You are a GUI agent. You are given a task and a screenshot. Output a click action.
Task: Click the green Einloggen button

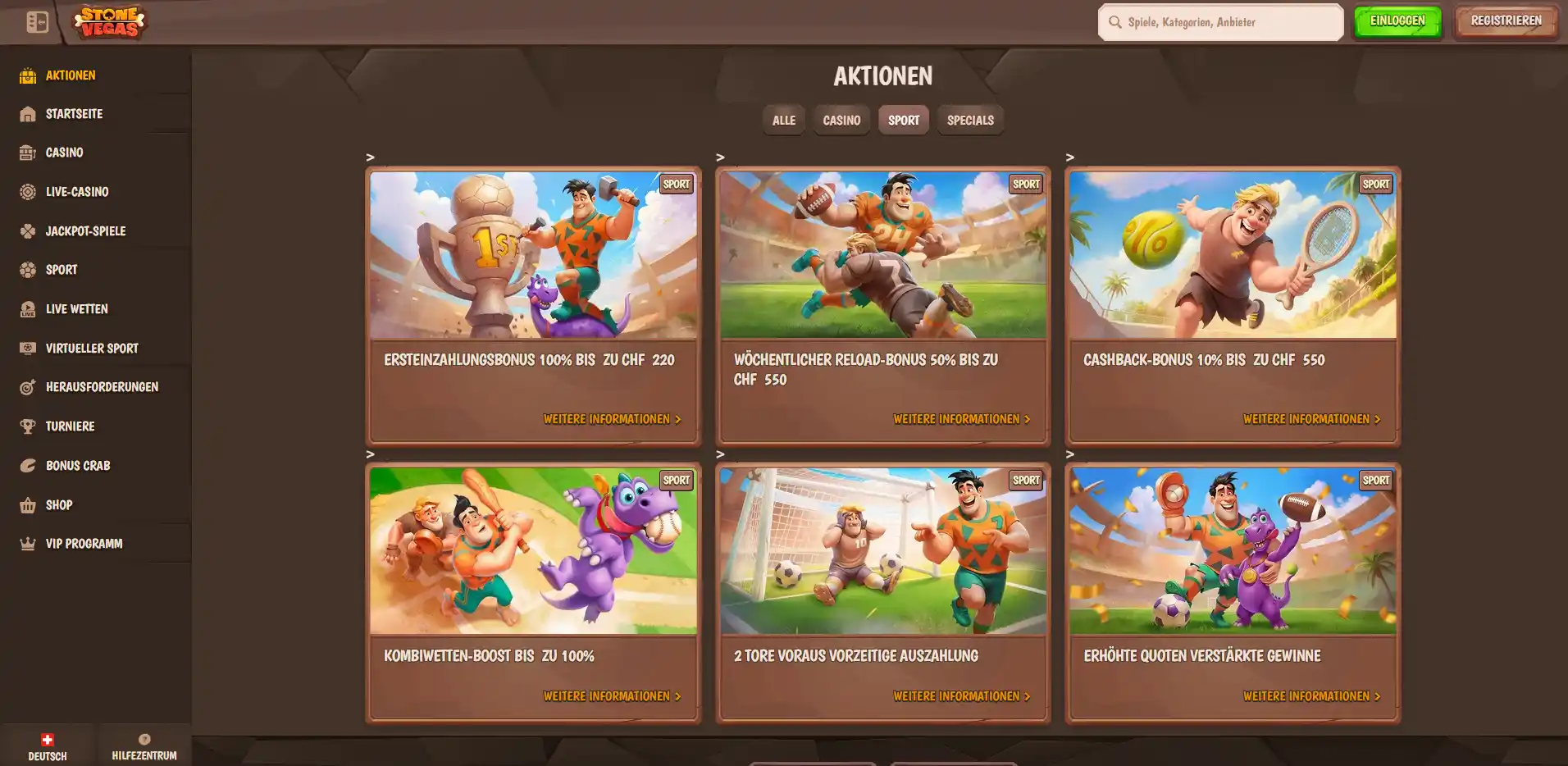1397,21
